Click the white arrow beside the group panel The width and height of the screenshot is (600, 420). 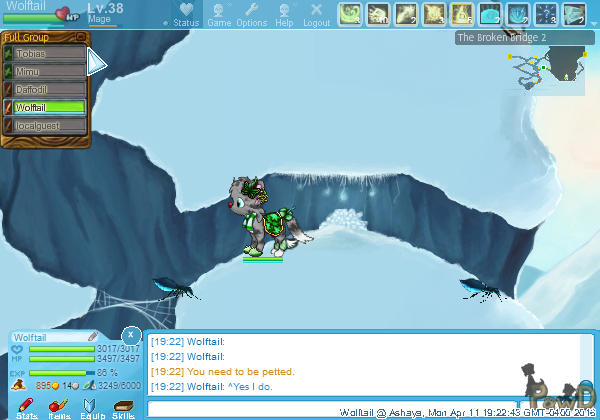pos(97,62)
